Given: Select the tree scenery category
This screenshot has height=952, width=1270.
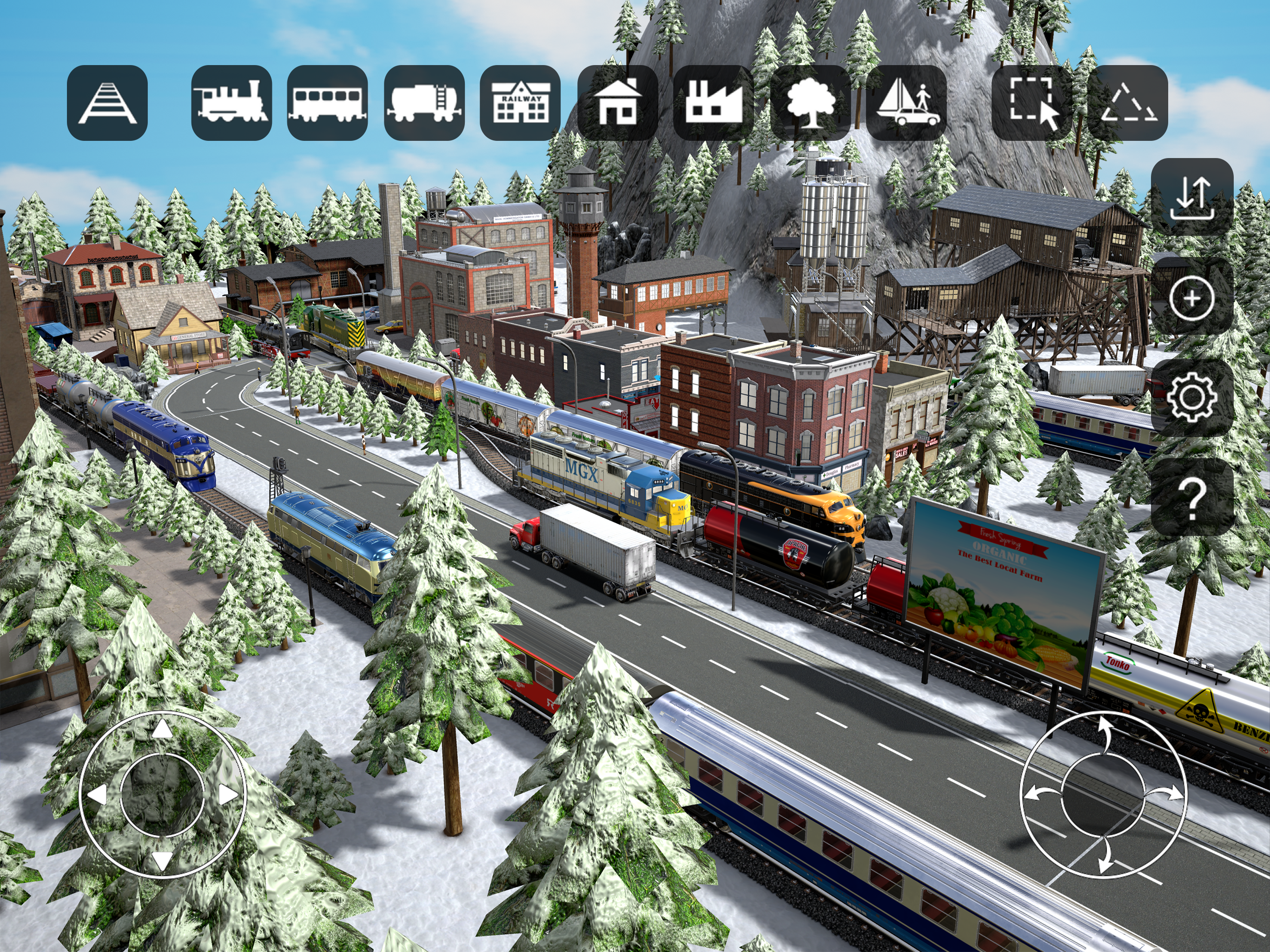Looking at the screenshot, I should 810,103.
